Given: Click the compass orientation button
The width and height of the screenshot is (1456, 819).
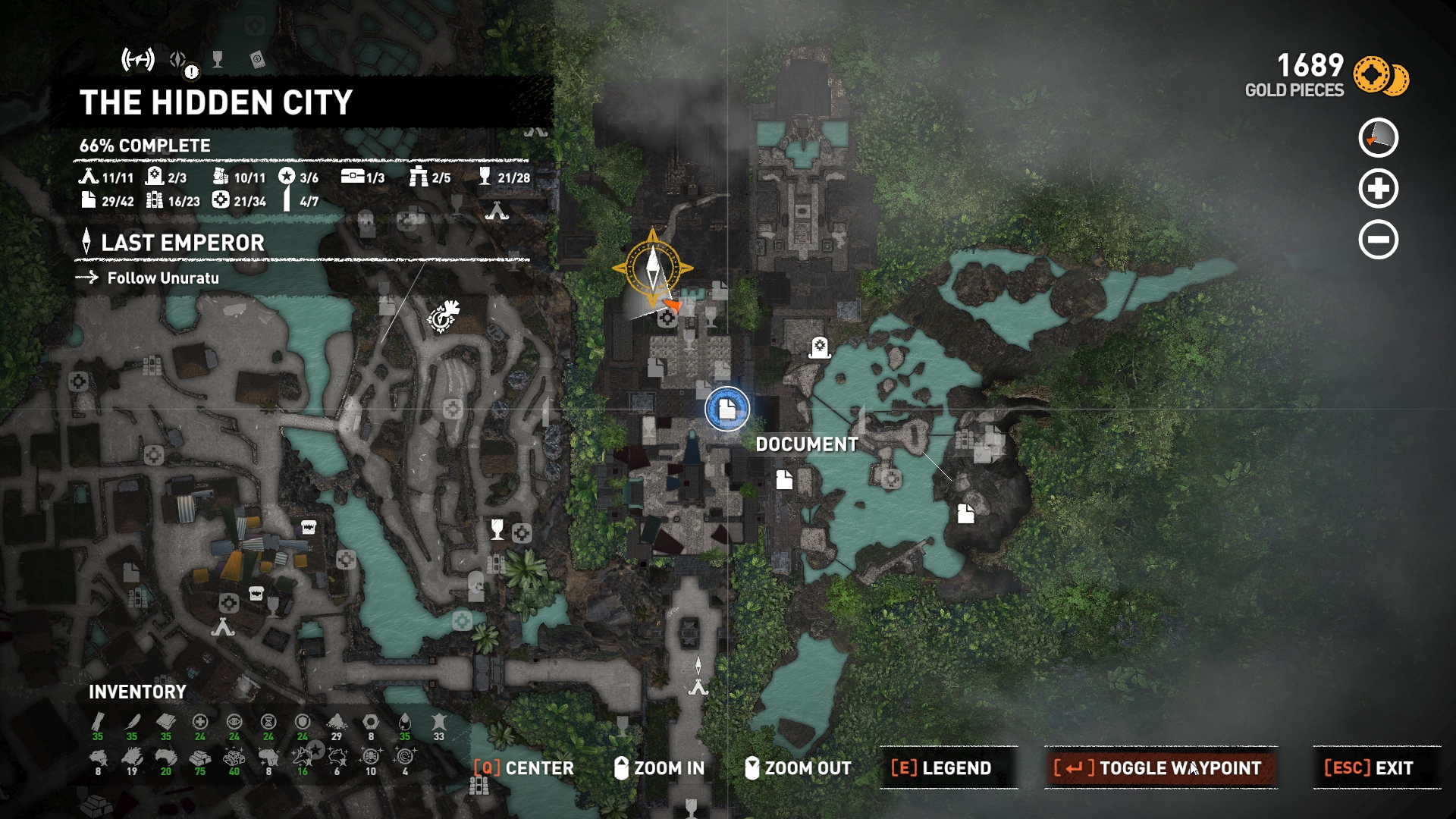Looking at the screenshot, I should 1378,138.
